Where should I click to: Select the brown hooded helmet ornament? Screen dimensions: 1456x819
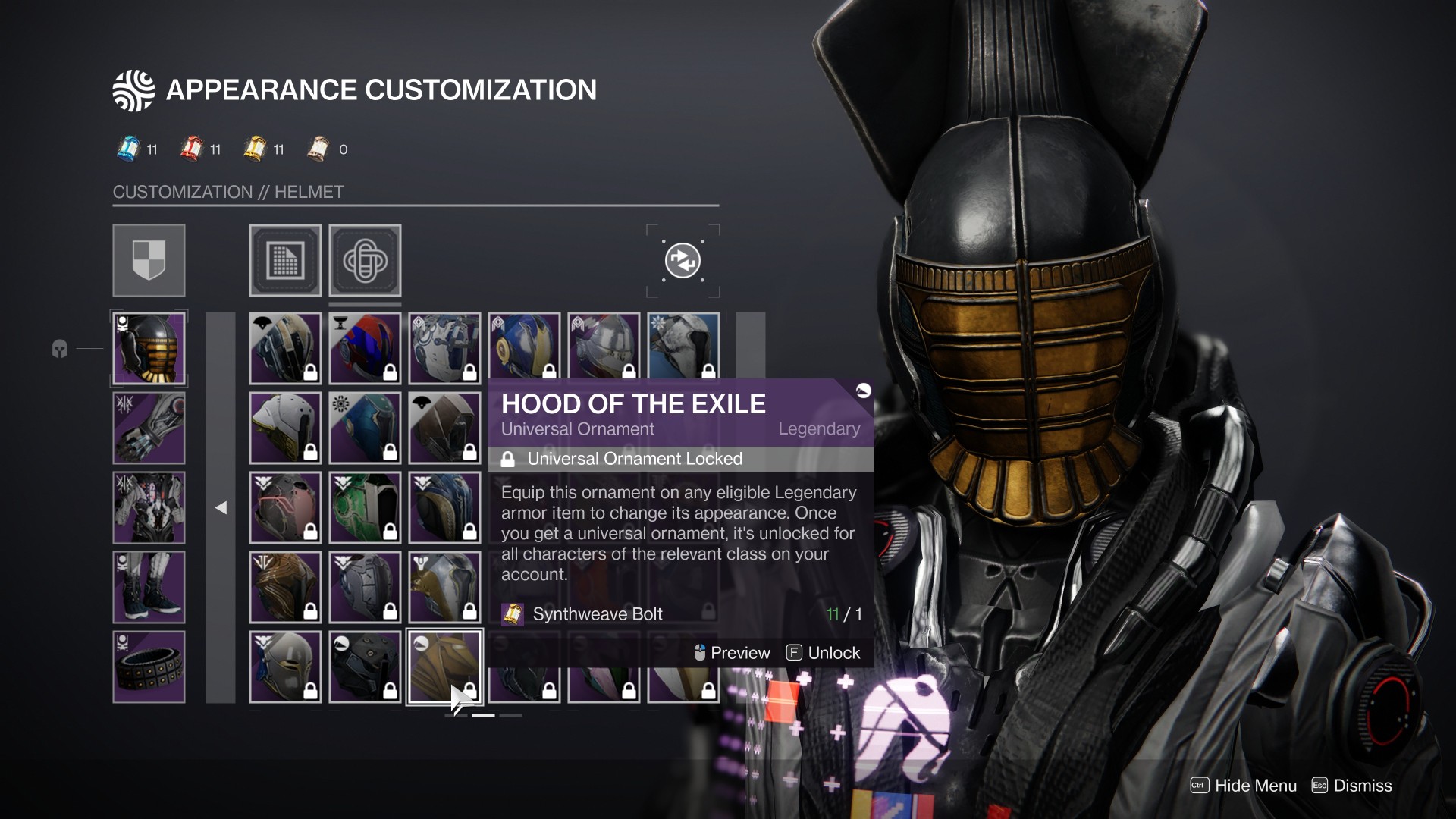(444, 428)
